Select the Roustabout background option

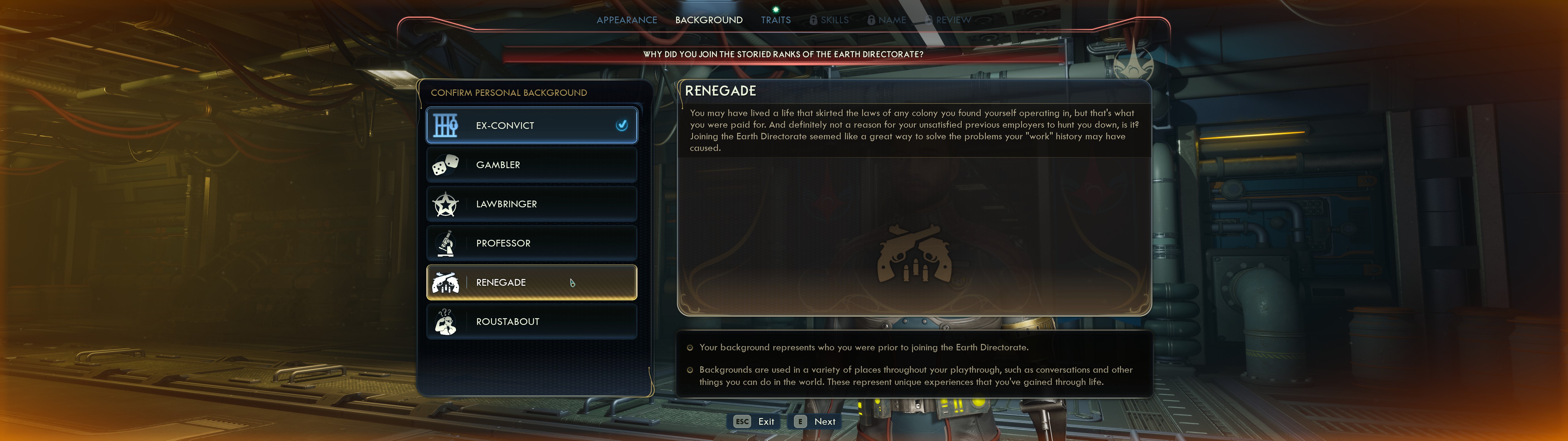(531, 322)
